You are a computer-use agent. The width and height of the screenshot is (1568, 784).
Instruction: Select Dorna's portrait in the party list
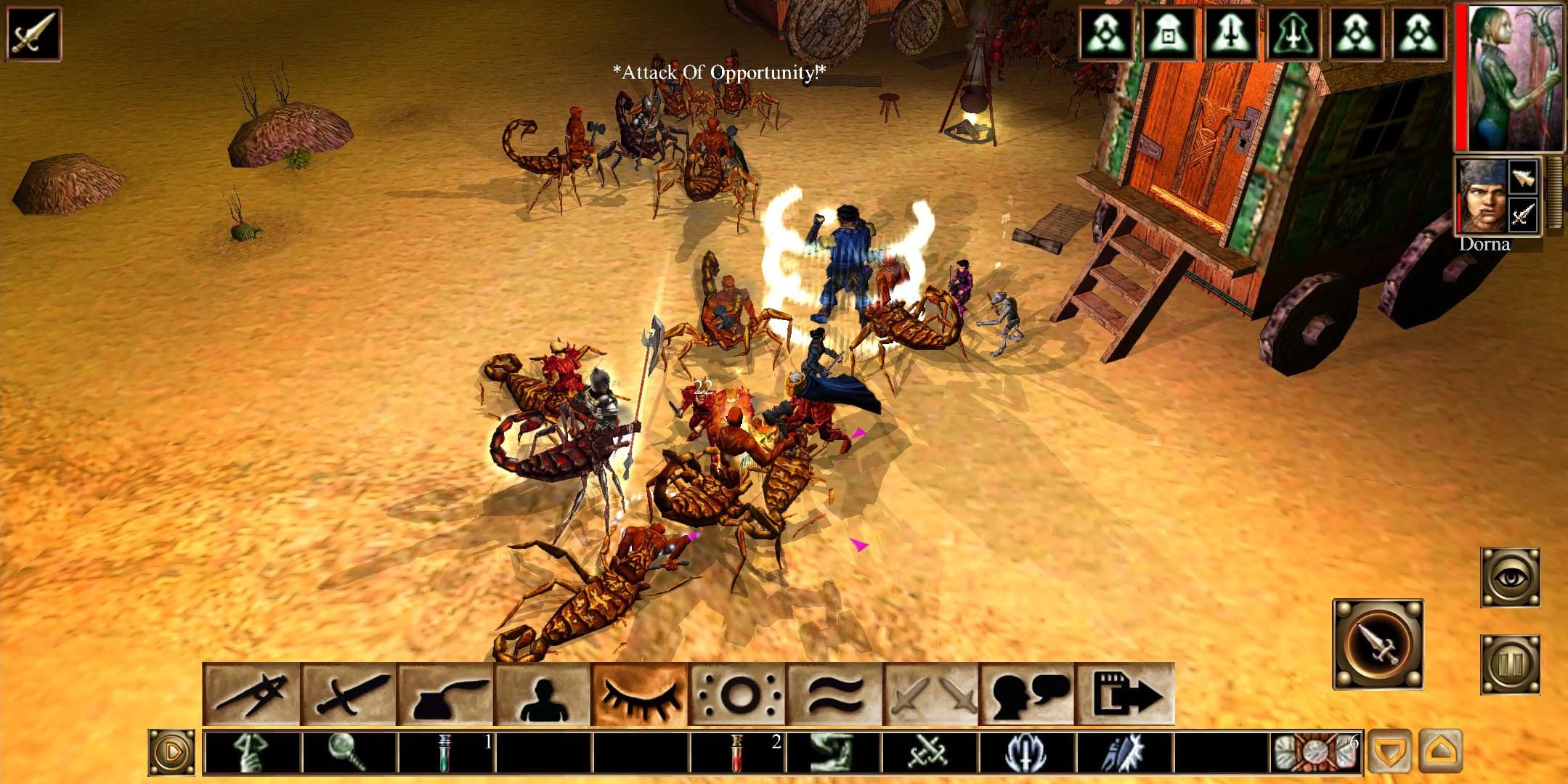click(1483, 196)
